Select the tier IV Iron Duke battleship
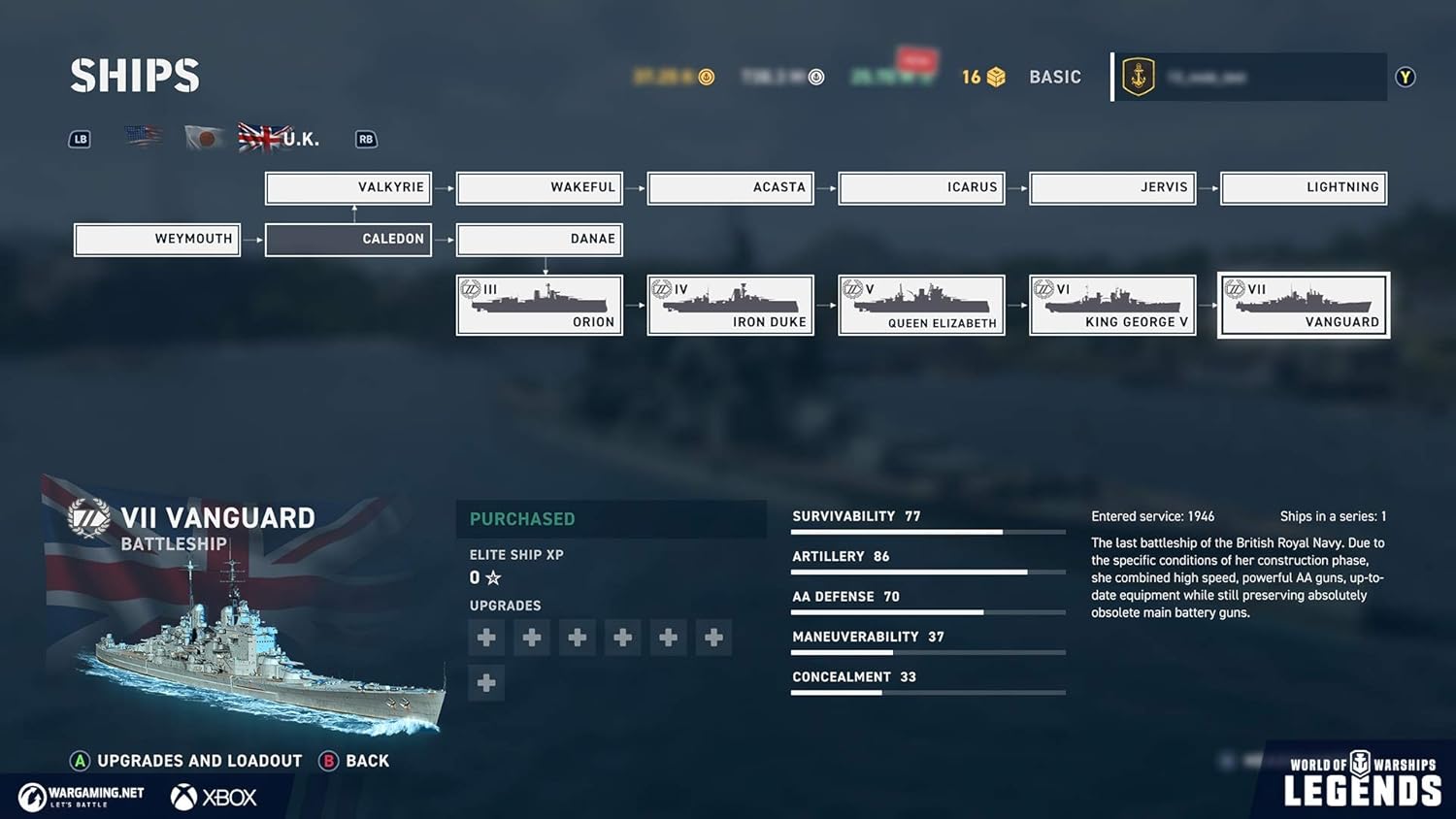Viewport: 1456px width, 819px height. (x=730, y=305)
